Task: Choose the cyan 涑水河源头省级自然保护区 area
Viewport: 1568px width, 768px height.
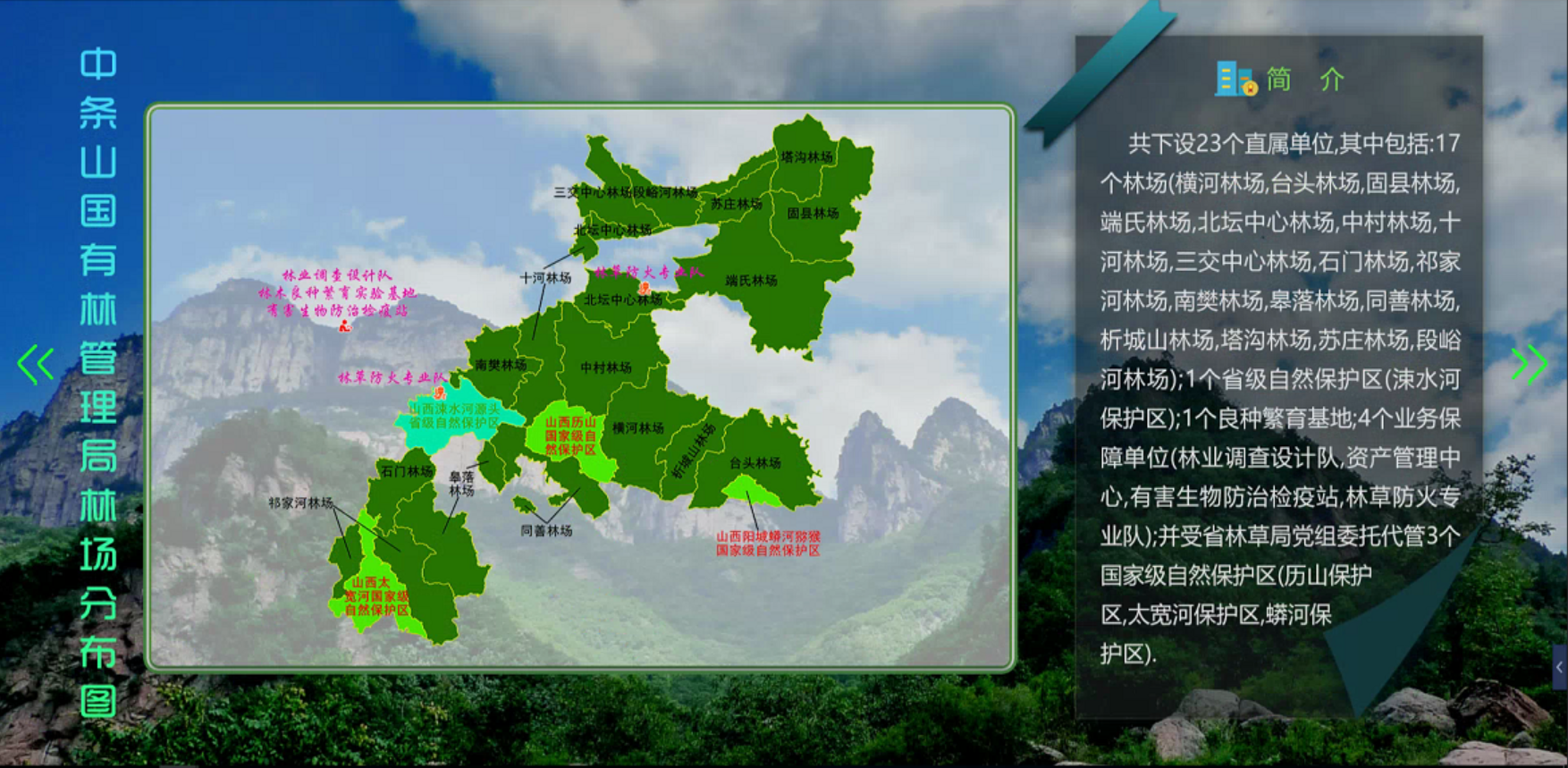Action: pyautogui.click(x=453, y=416)
